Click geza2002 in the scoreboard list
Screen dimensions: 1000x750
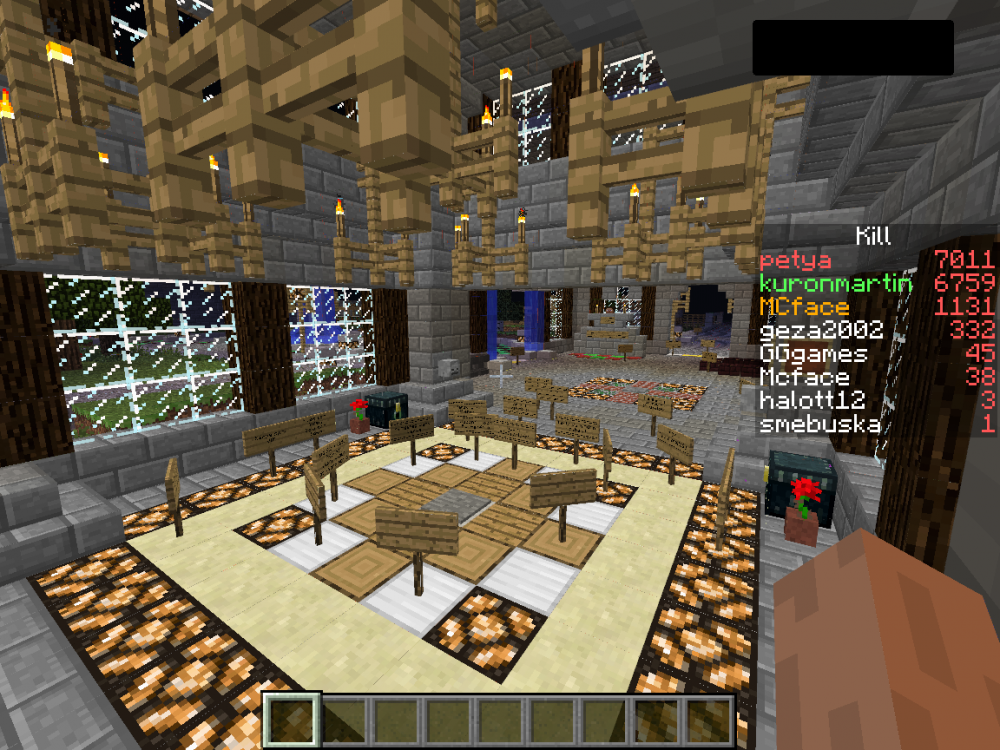[821, 330]
